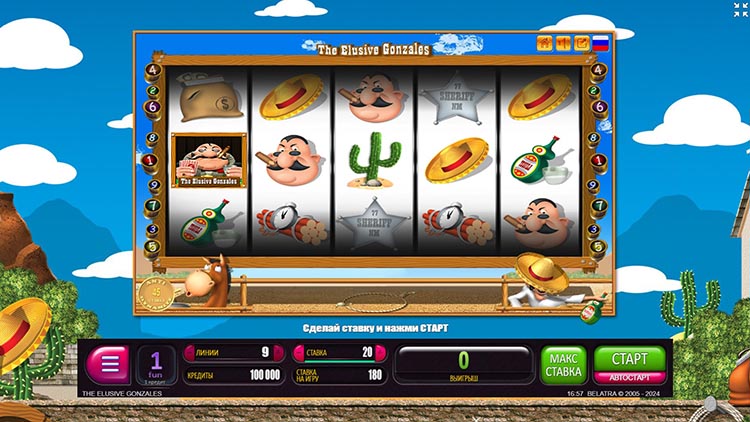Spin the reels with the СТАРТ button
750x422 pixels.
click(x=629, y=358)
